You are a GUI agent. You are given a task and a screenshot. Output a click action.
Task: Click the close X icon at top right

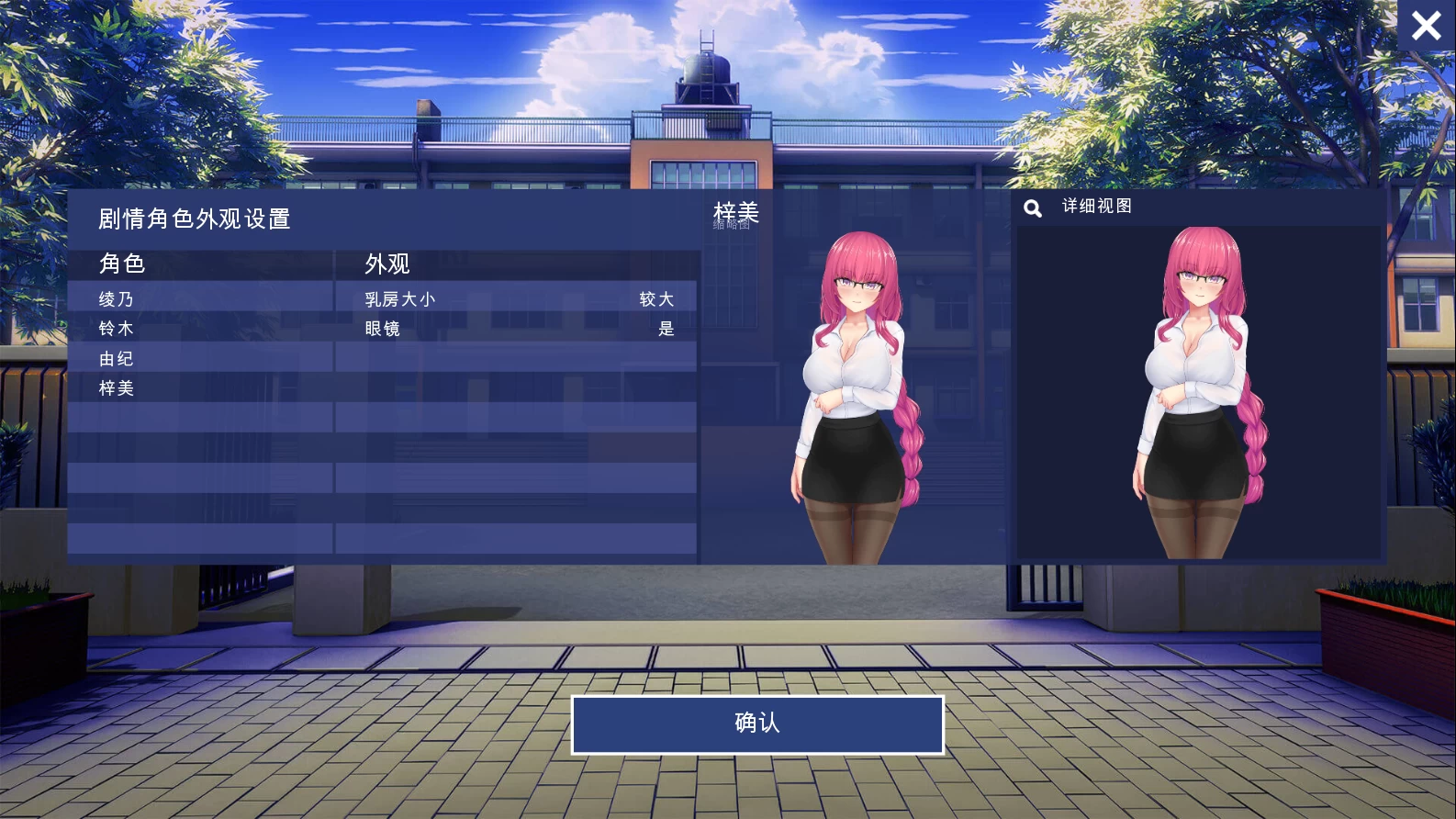1426,26
